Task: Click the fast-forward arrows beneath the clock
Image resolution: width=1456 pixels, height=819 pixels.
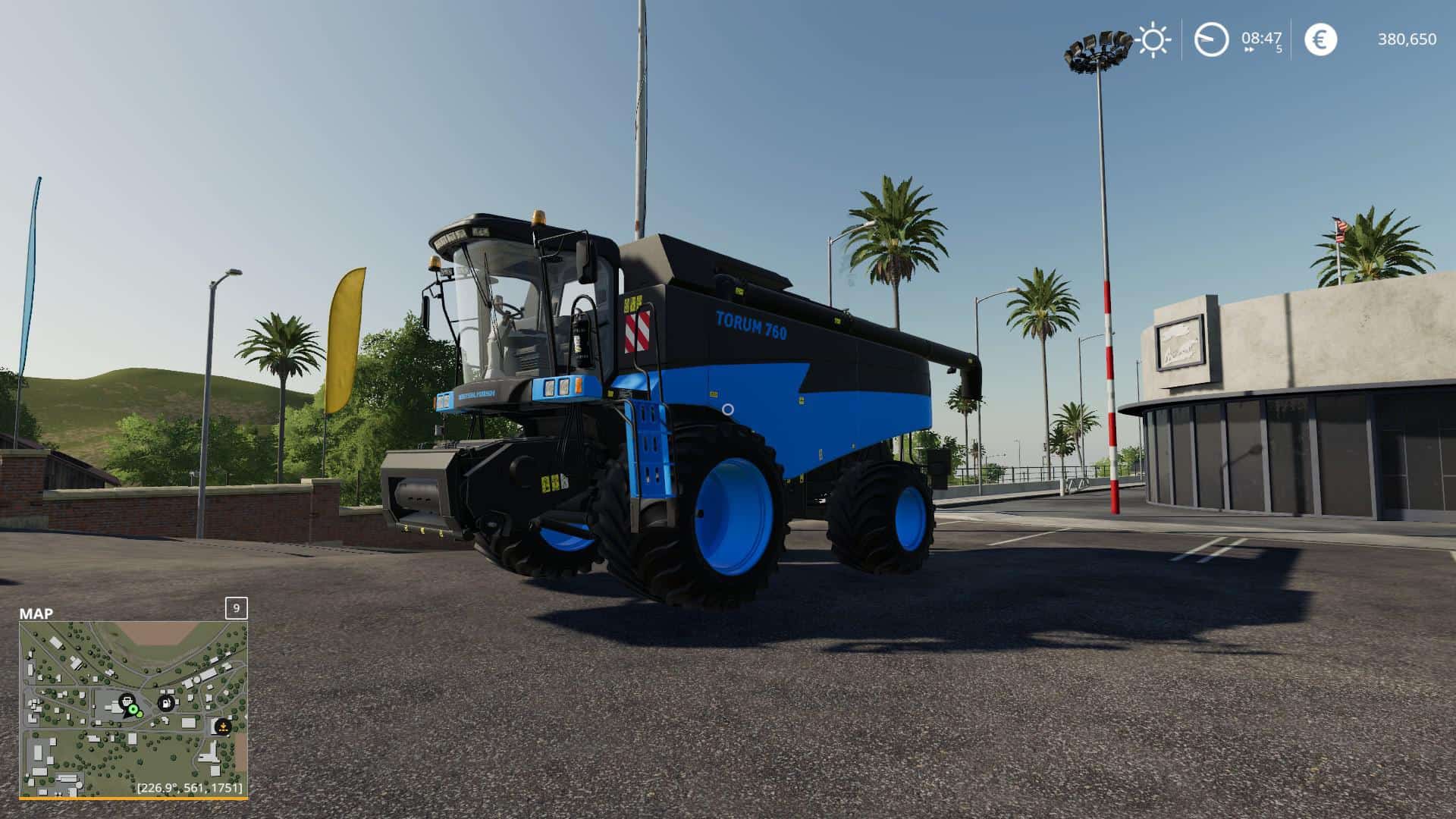Action: coord(1250,49)
